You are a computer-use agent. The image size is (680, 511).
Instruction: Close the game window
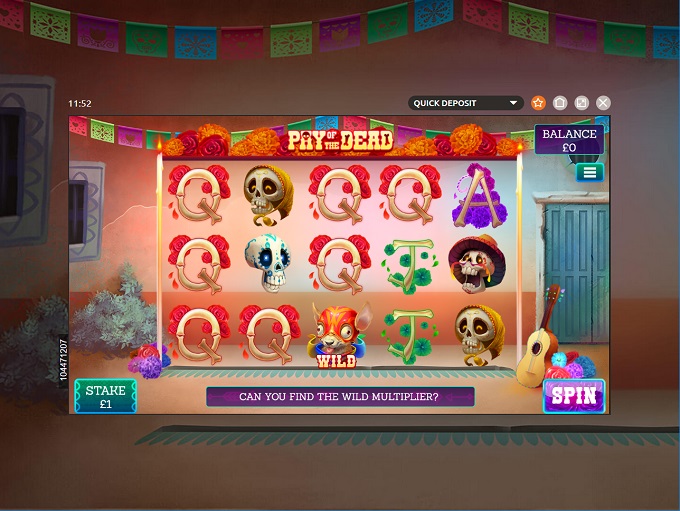point(603,103)
